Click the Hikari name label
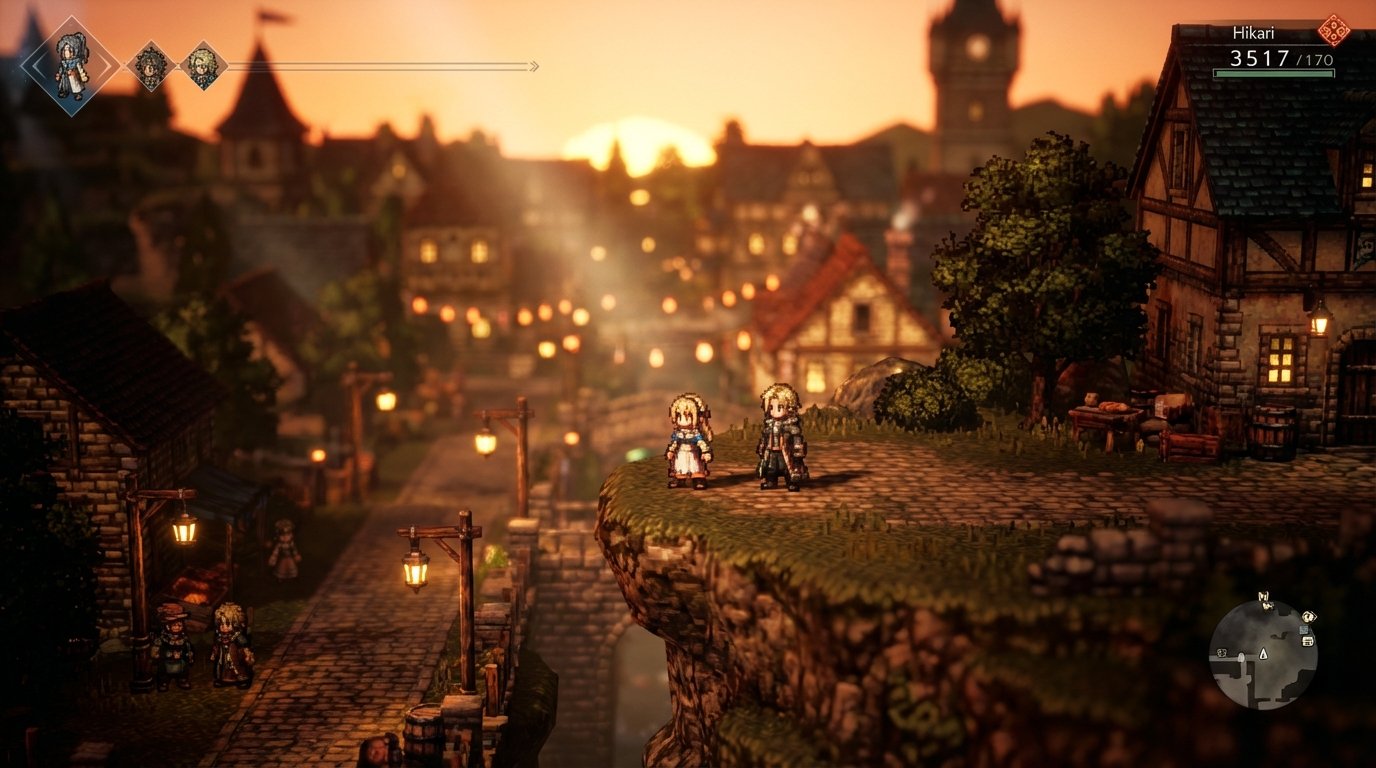Viewport: 1376px width, 768px height. (x=1253, y=31)
